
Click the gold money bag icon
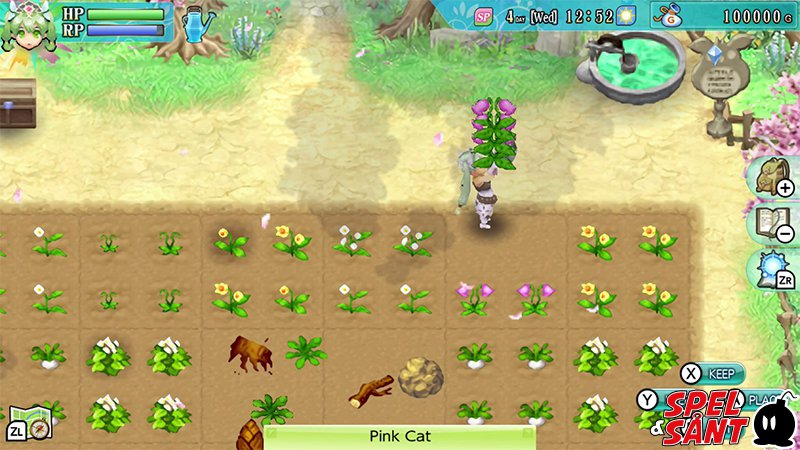coord(670,16)
